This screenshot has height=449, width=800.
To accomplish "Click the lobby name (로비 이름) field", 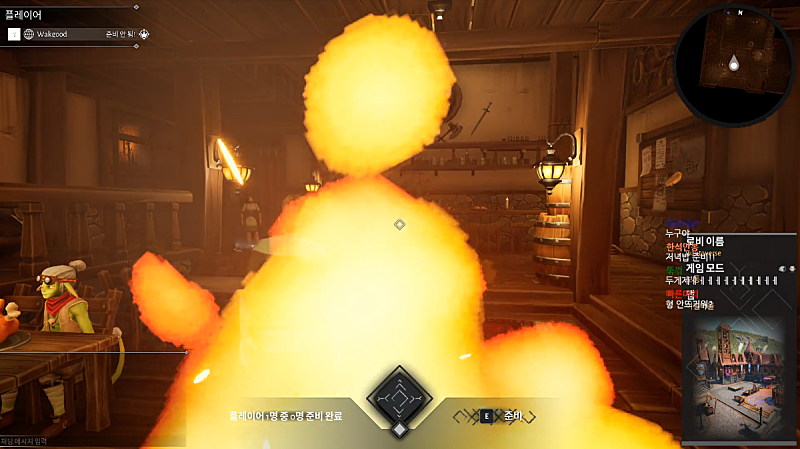I will (x=705, y=241).
